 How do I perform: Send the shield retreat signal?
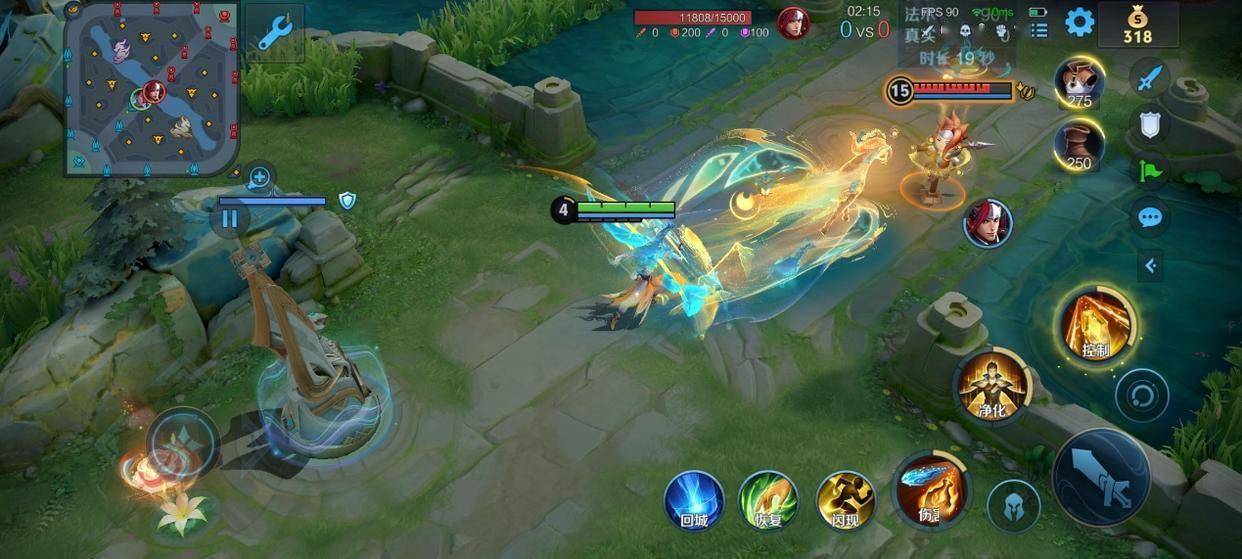point(1150,123)
